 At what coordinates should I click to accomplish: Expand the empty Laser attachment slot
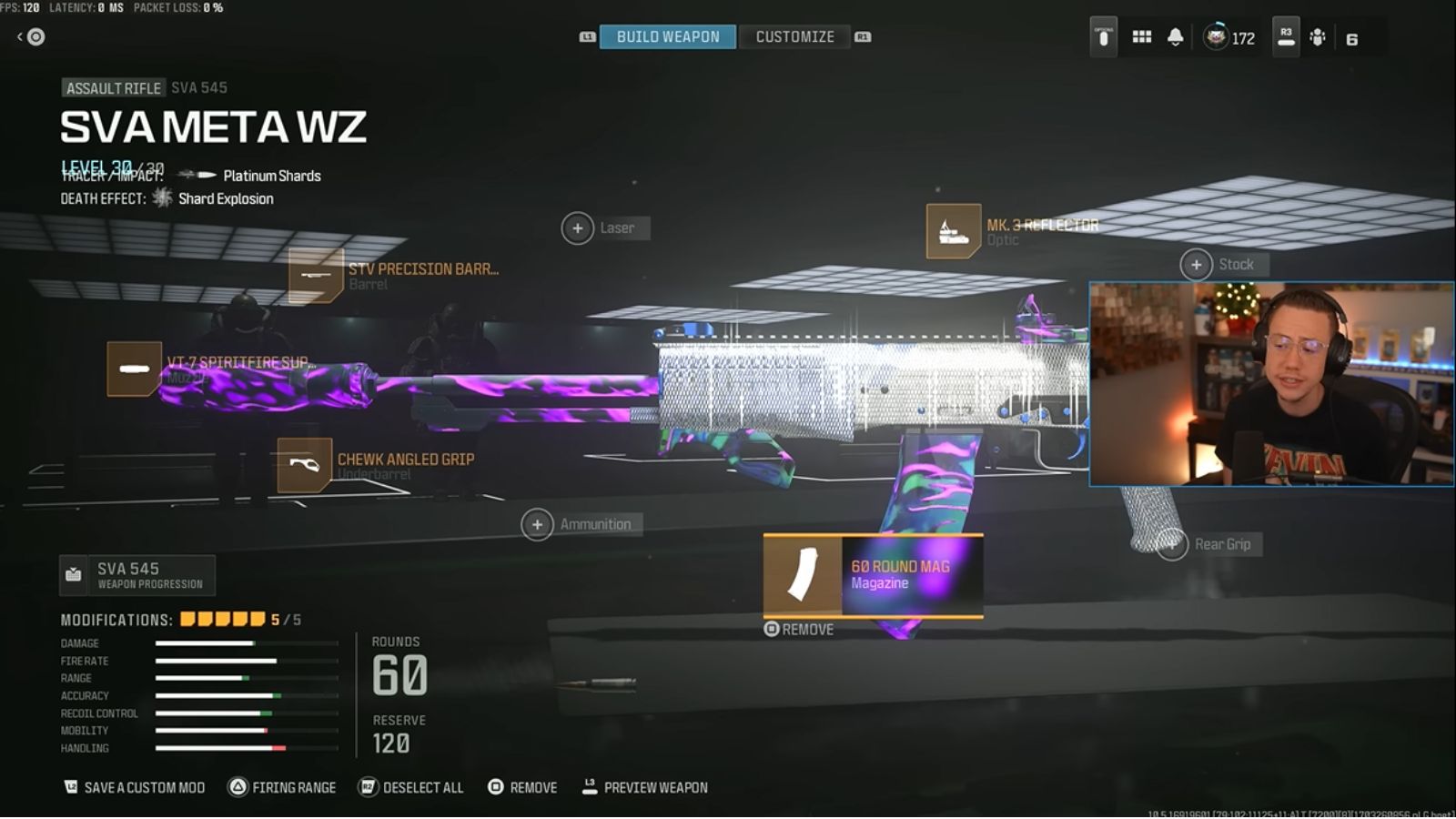click(579, 227)
